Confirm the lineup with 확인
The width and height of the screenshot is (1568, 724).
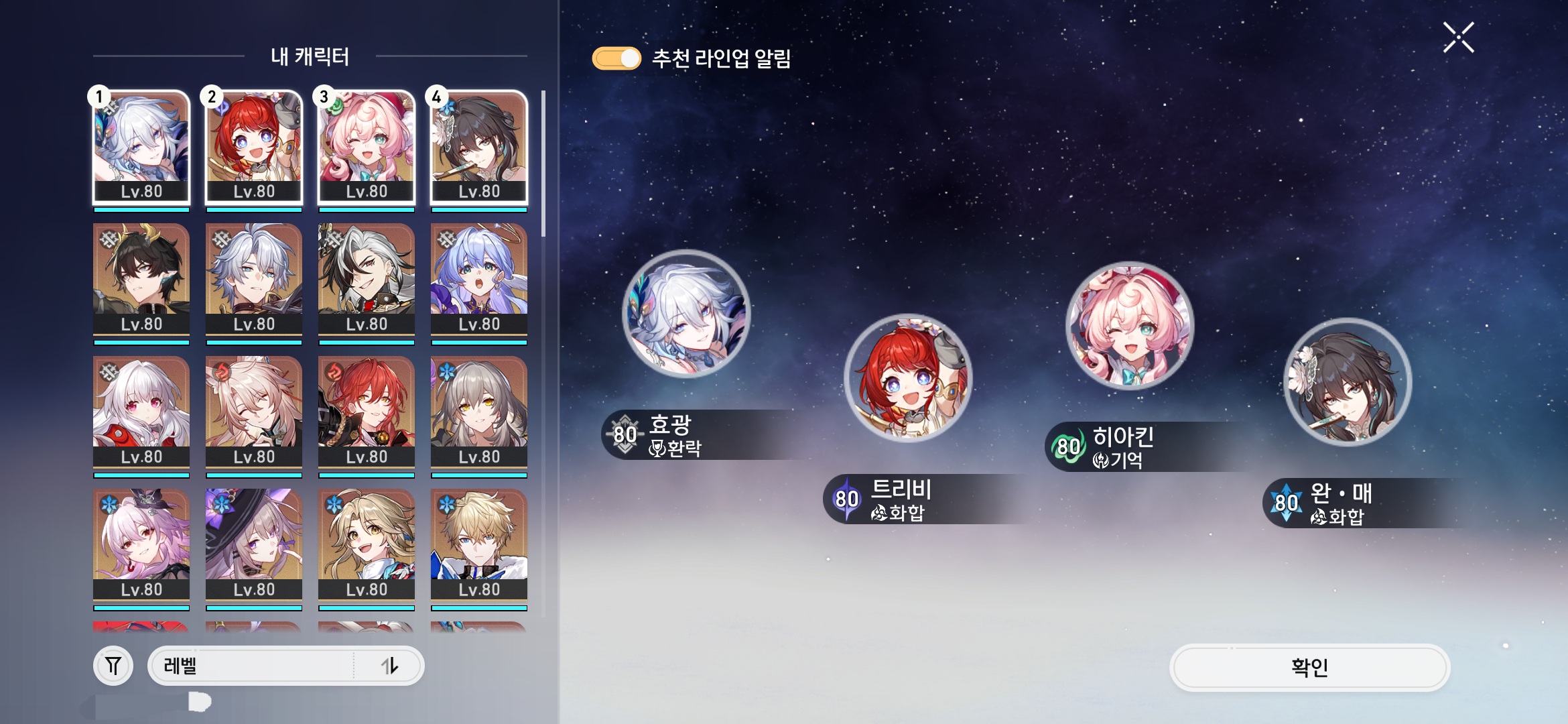[x=1309, y=667]
